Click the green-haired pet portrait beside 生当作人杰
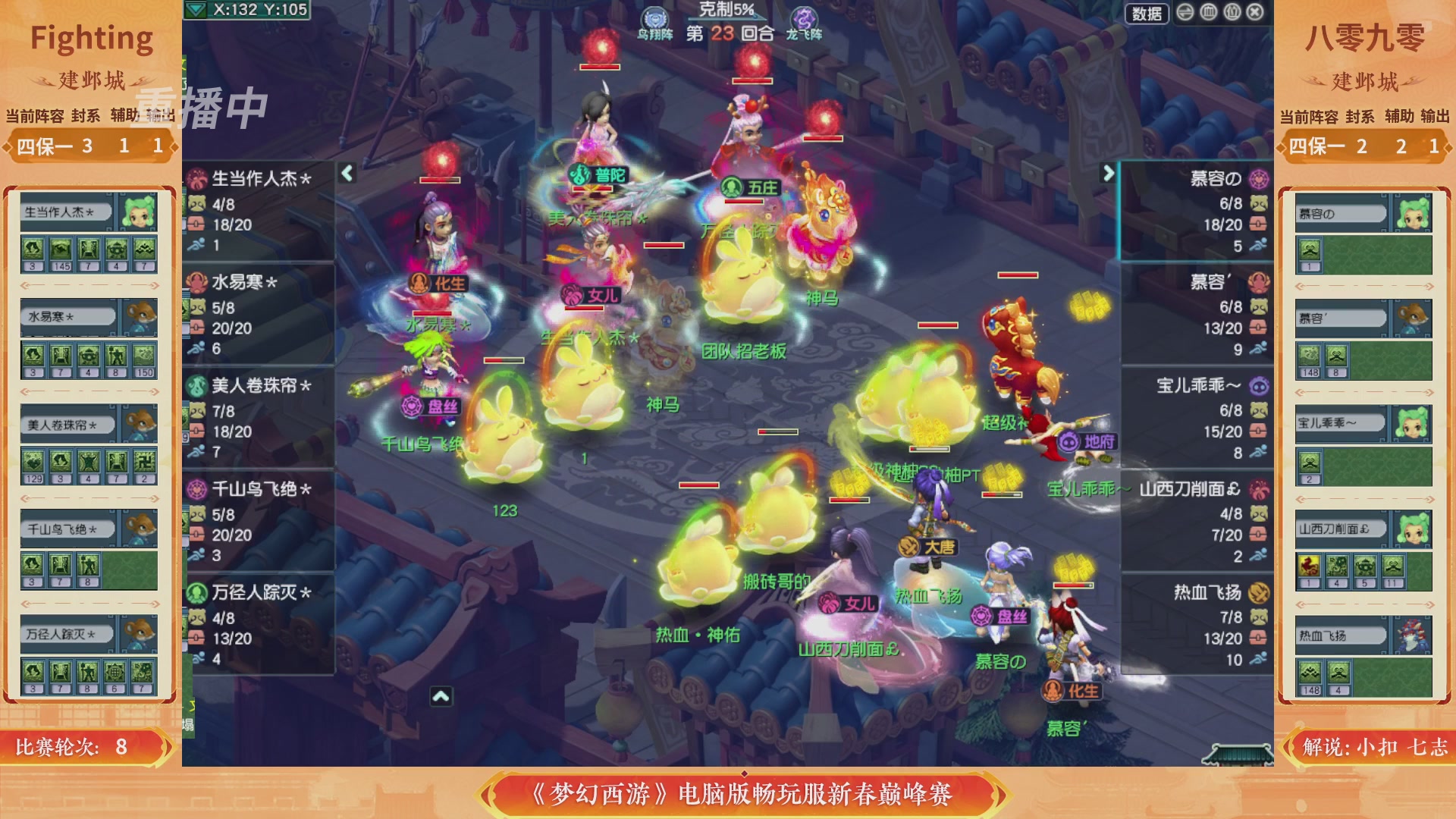The image size is (1456, 819). coord(139,212)
